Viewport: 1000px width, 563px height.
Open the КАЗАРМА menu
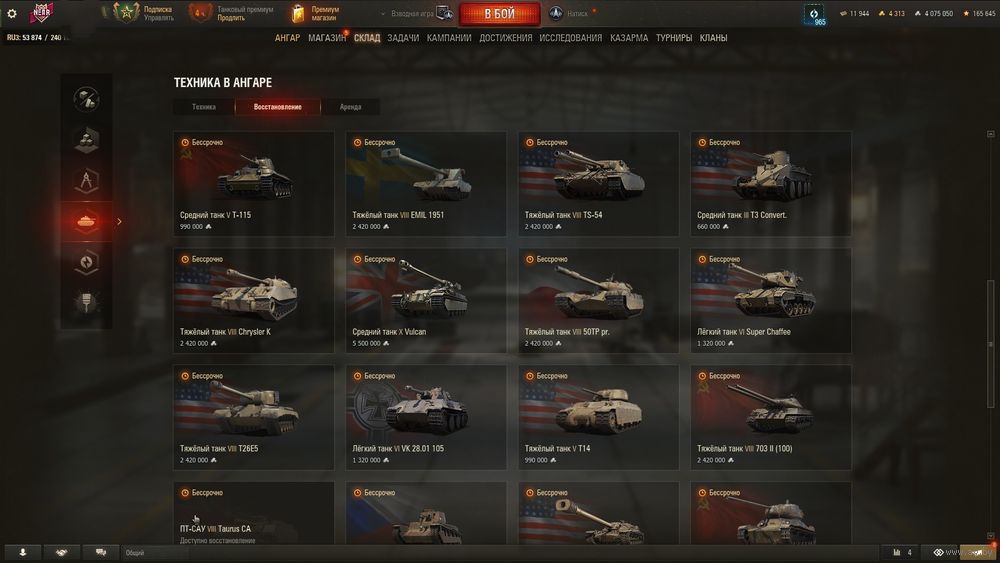(629, 38)
